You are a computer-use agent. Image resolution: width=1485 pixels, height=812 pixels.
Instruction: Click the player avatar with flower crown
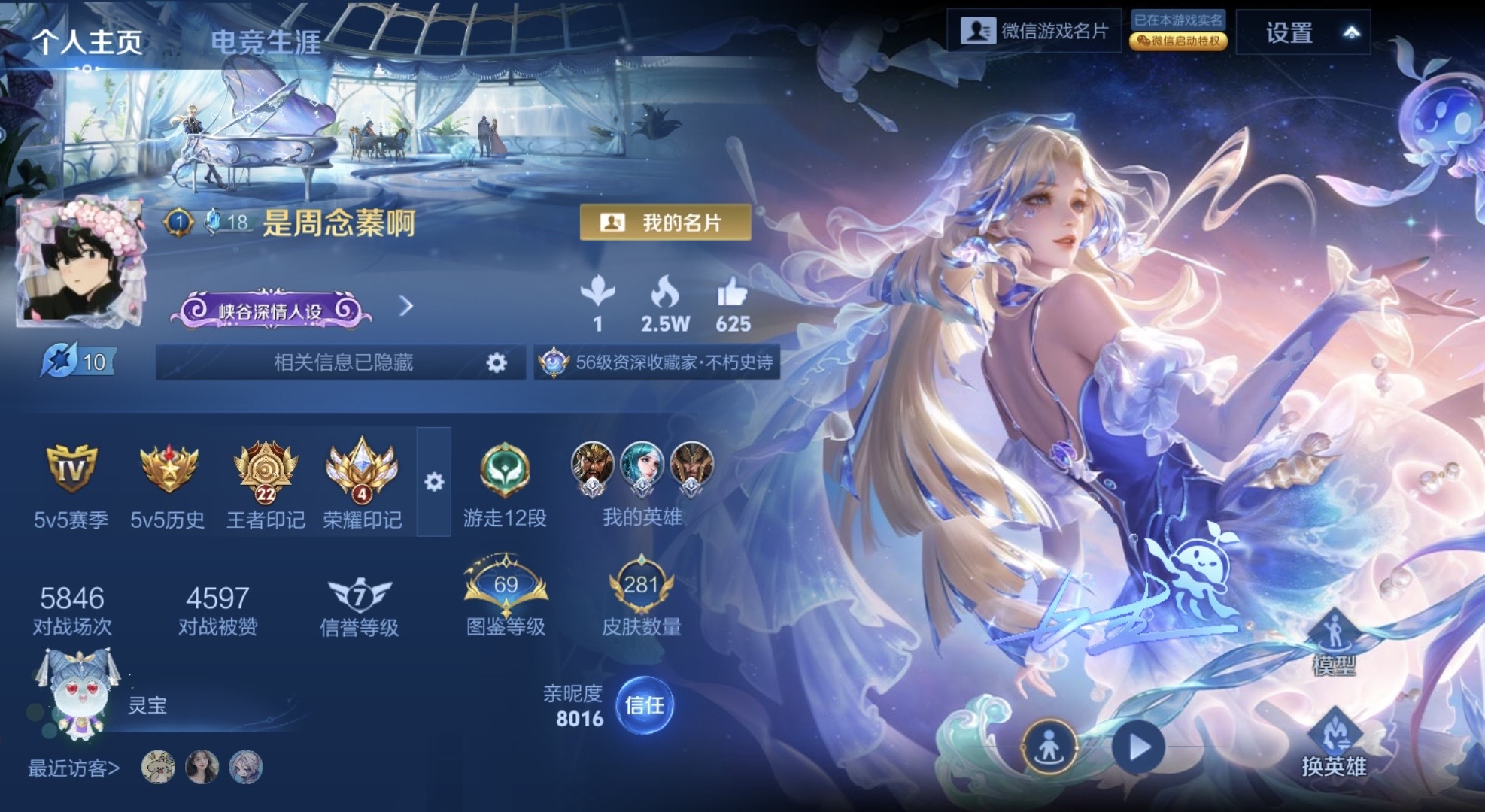(80, 263)
